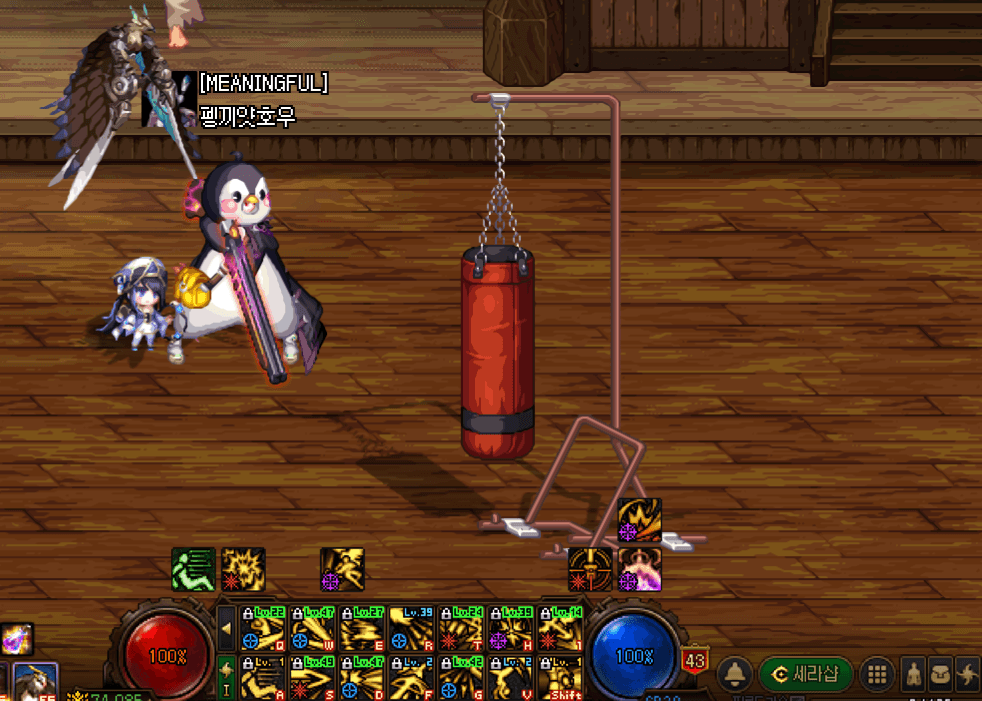Open the character silhouette panel
Image resolution: width=982 pixels, height=701 pixels.
914,673
